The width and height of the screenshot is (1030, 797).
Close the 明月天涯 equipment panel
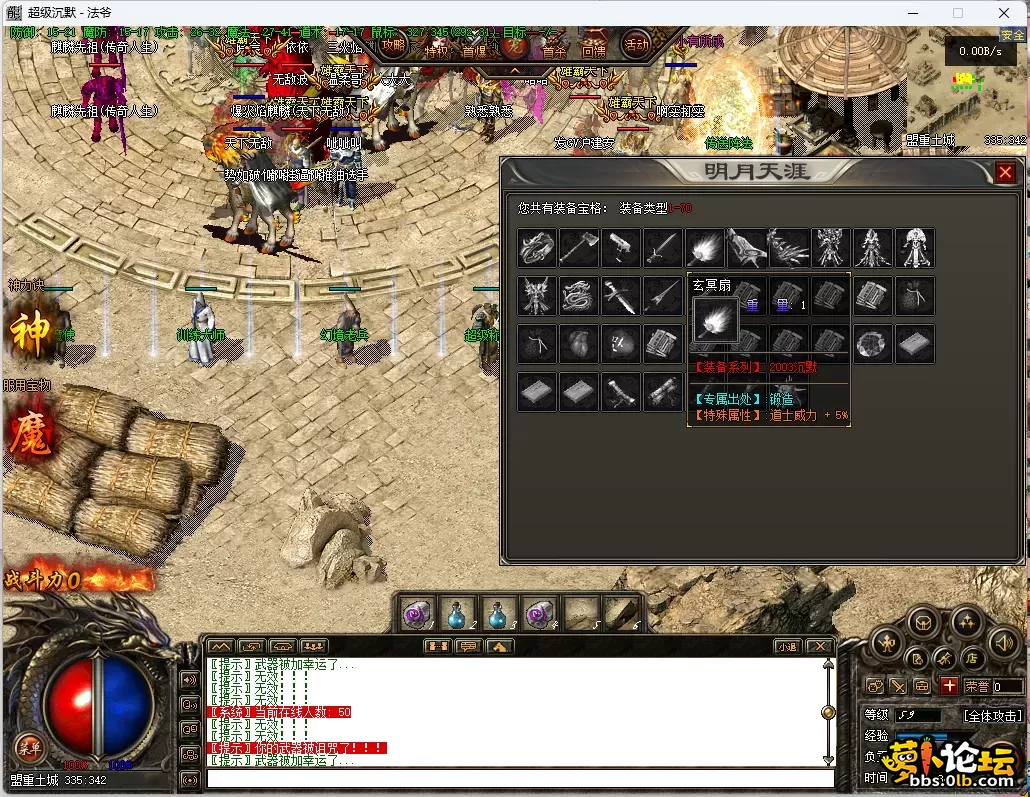[x=1005, y=173]
